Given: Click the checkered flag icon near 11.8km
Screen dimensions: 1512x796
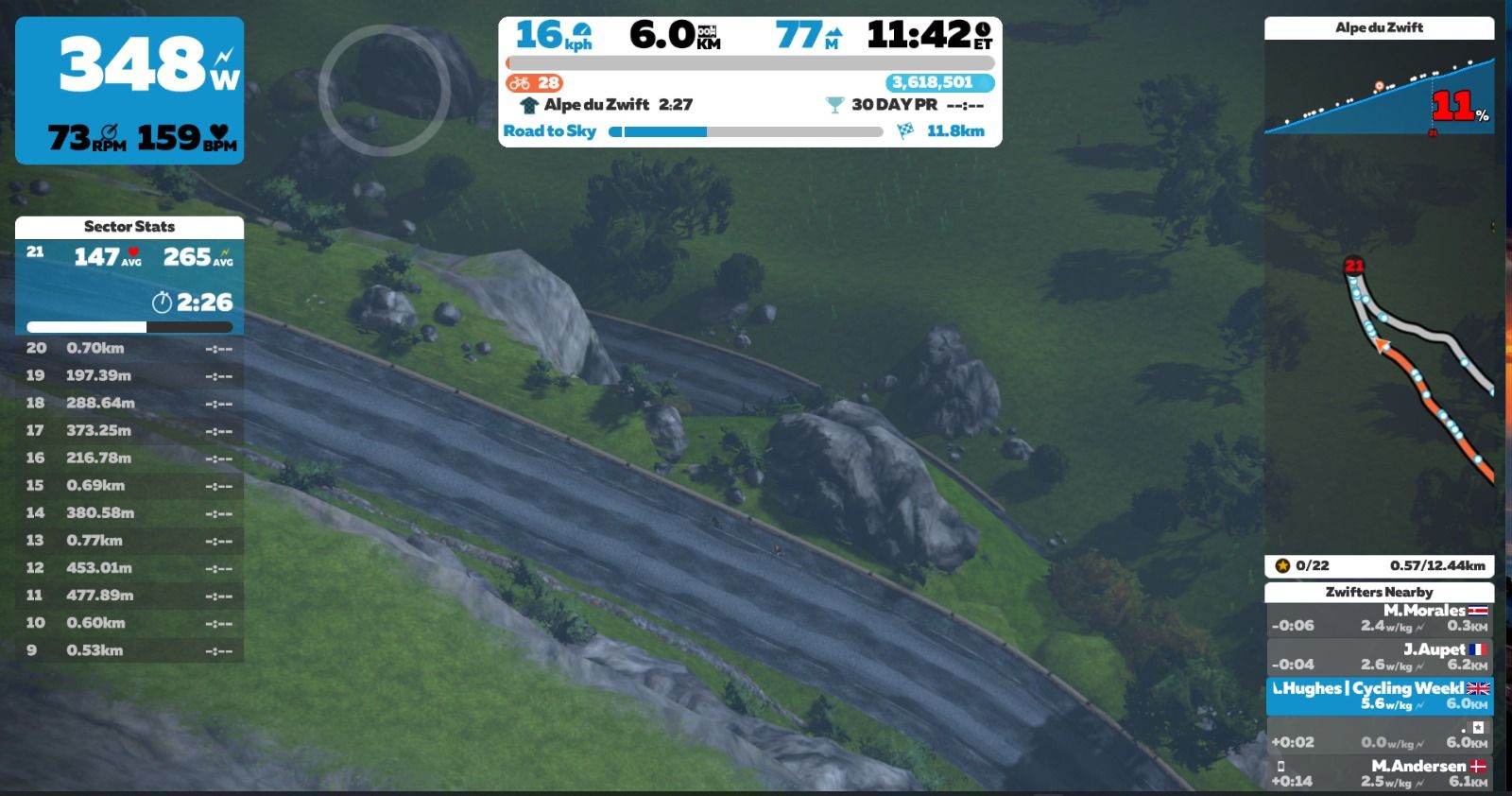Looking at the screenshot, I should point(904,130).
